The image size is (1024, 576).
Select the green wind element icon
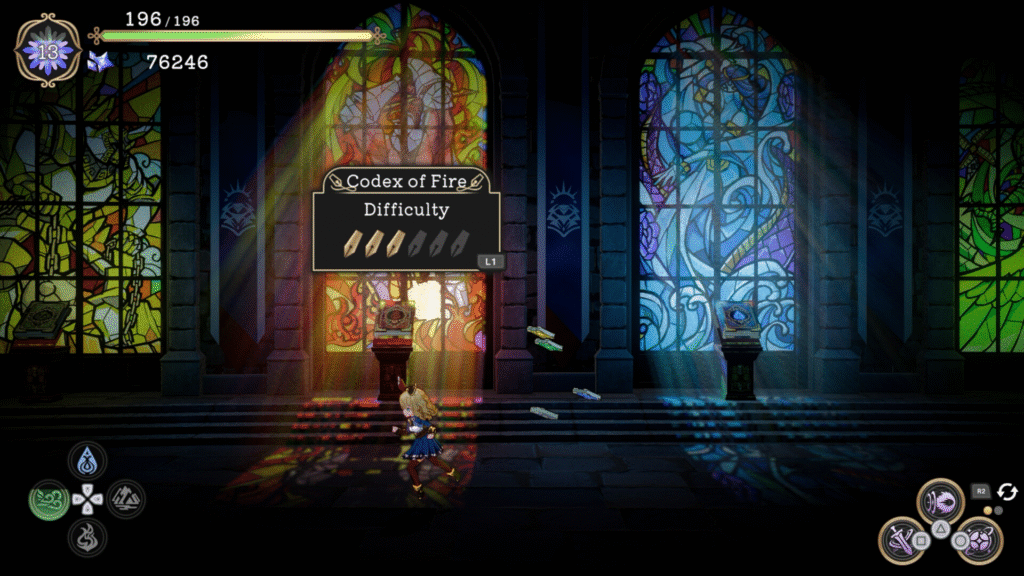point(49,498)
